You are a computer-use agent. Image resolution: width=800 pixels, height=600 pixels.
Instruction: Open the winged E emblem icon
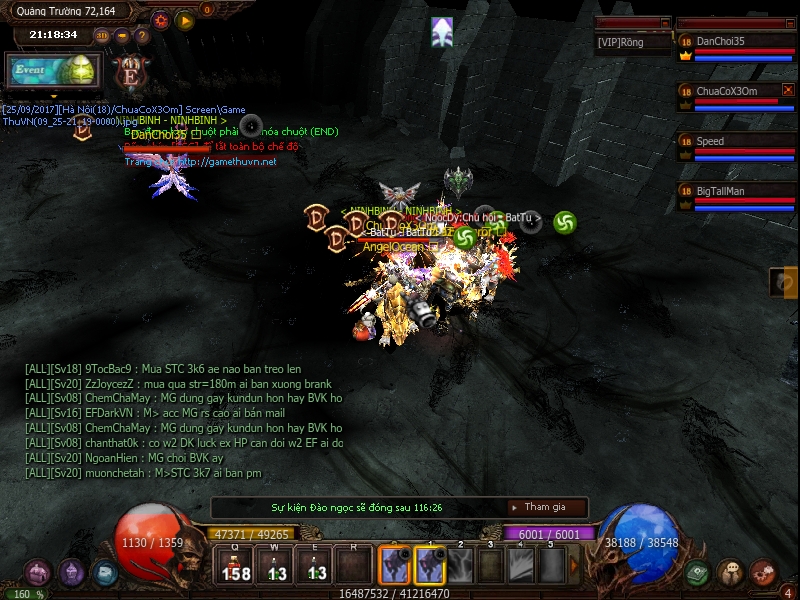click(x=130, y=71)
